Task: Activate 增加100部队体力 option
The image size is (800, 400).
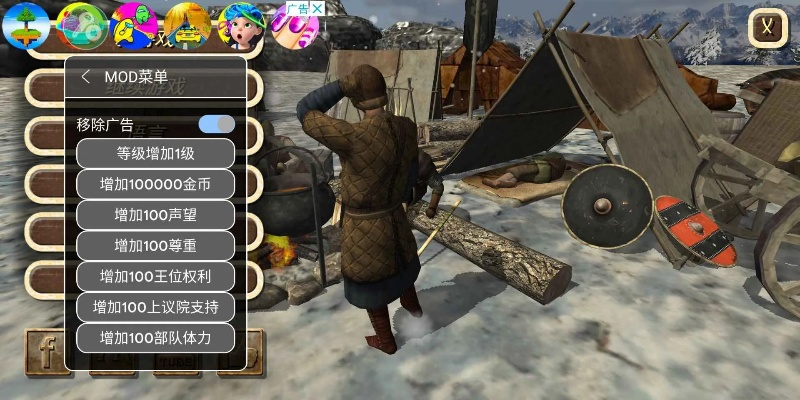Action: [x=155, y=337]
